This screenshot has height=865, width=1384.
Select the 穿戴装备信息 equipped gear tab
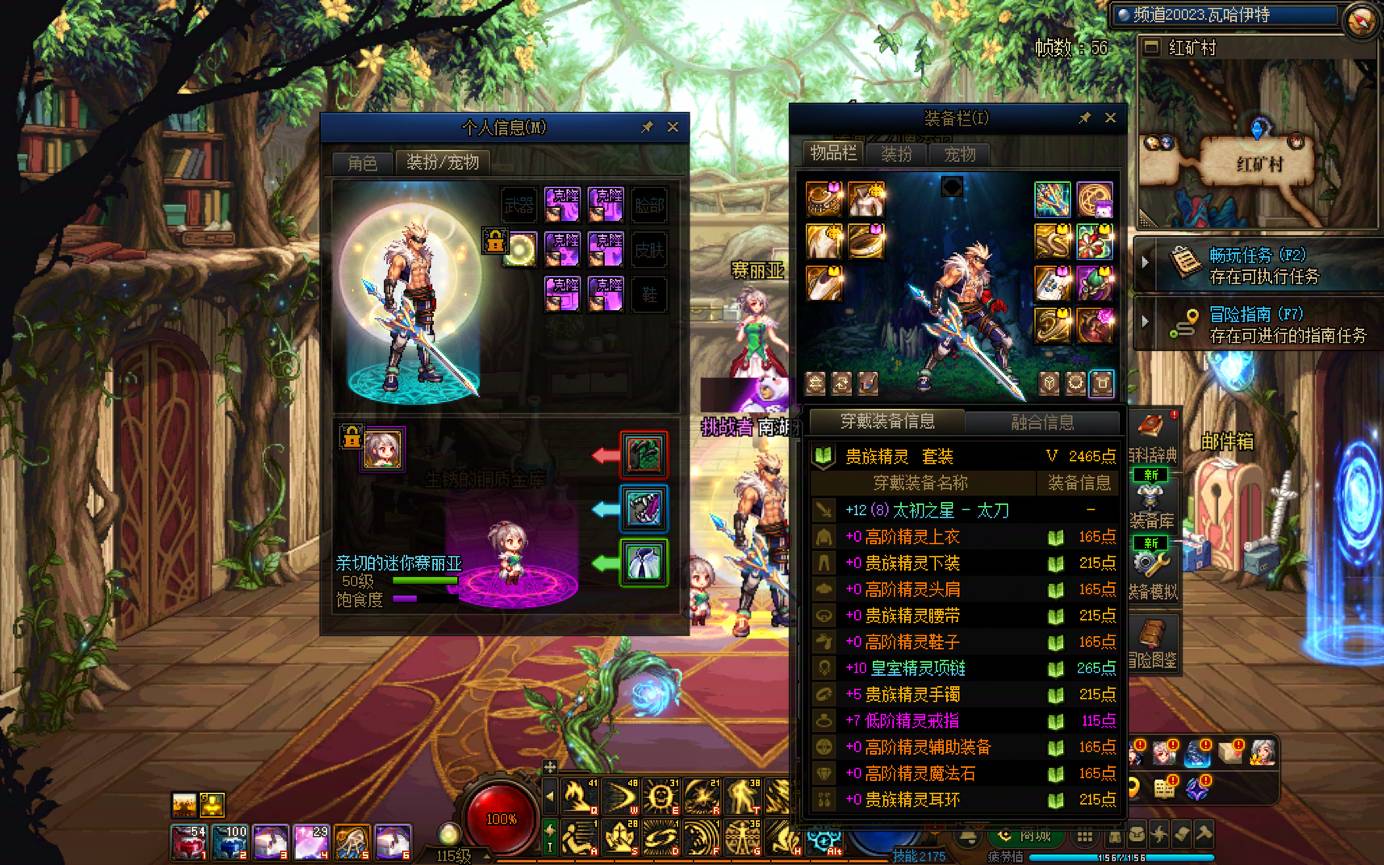[887, 421]
